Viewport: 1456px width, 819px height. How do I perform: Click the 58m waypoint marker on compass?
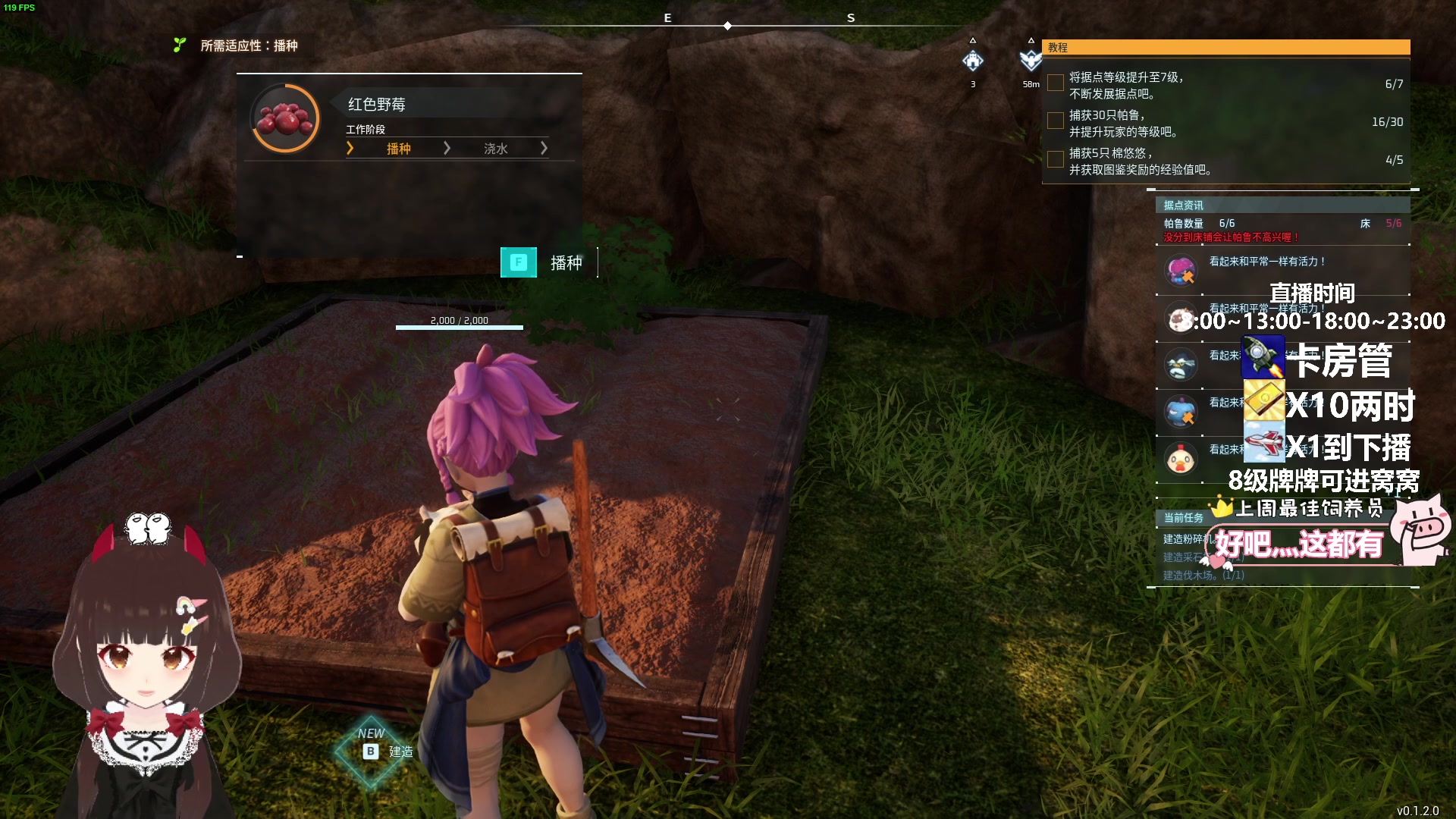(x=1030, y=61)
